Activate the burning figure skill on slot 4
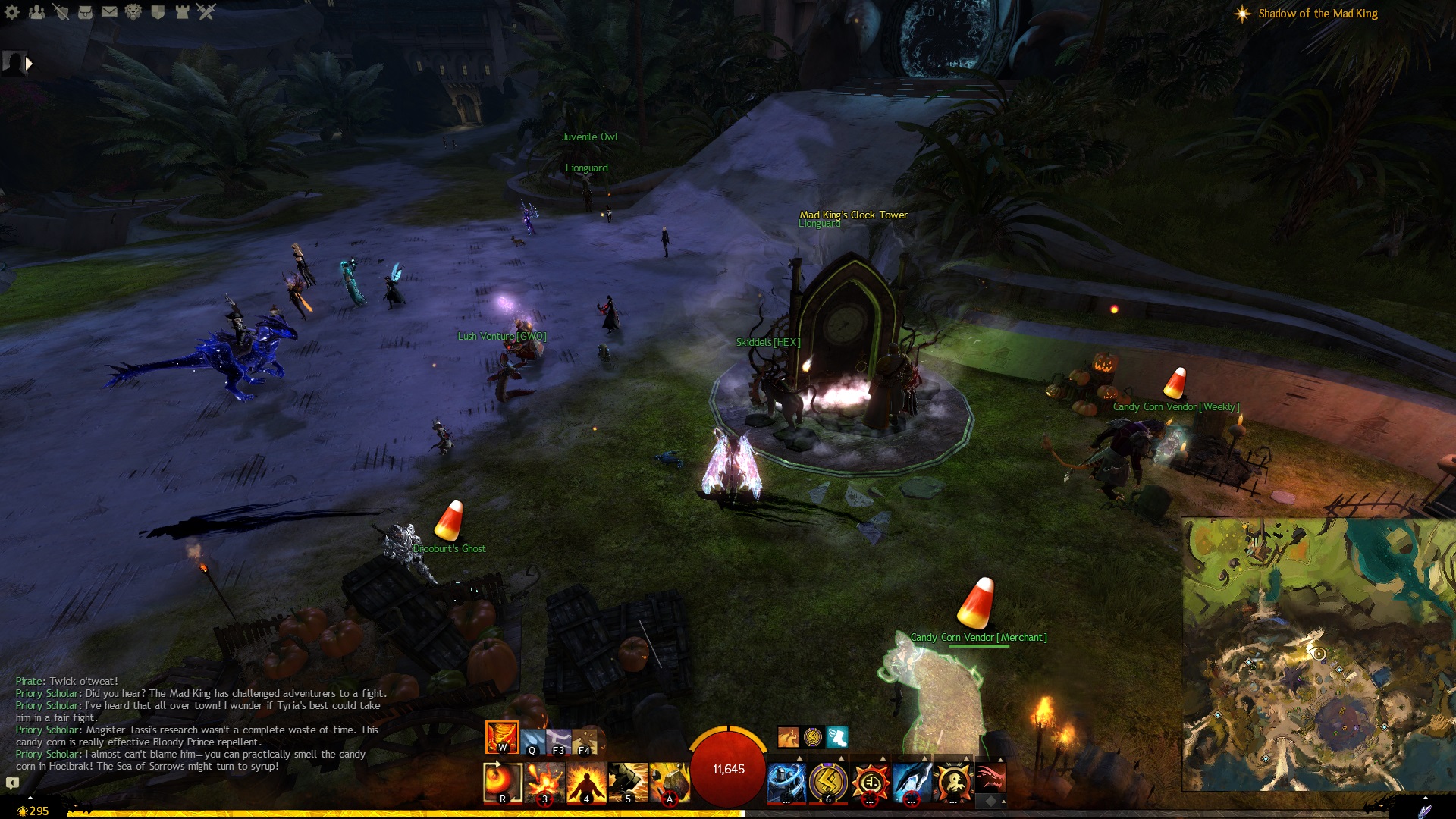 pyautogui.click(x=586, y=783)
